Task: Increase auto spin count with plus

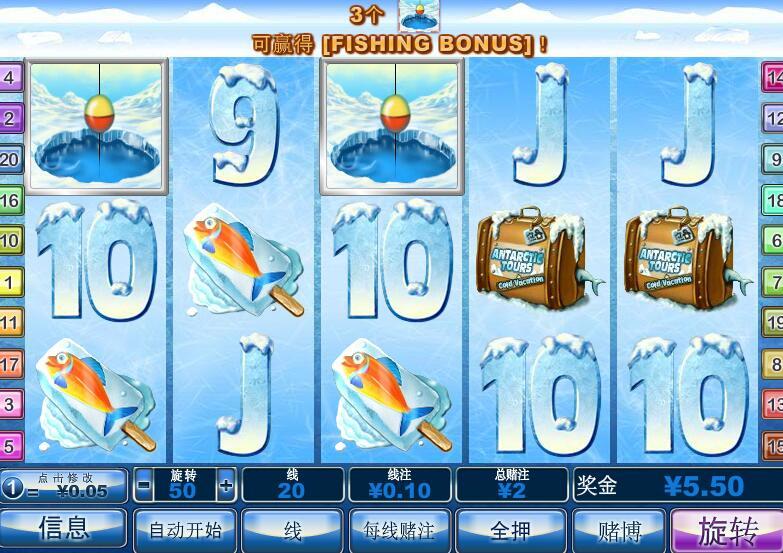Action: [226, 486]
